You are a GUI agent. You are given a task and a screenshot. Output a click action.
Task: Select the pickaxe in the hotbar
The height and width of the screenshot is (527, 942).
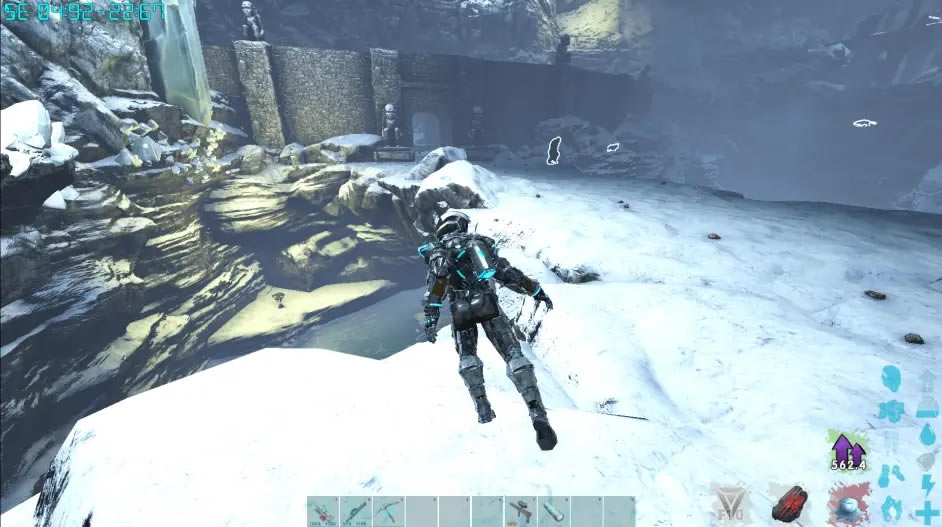click(388, 511)
